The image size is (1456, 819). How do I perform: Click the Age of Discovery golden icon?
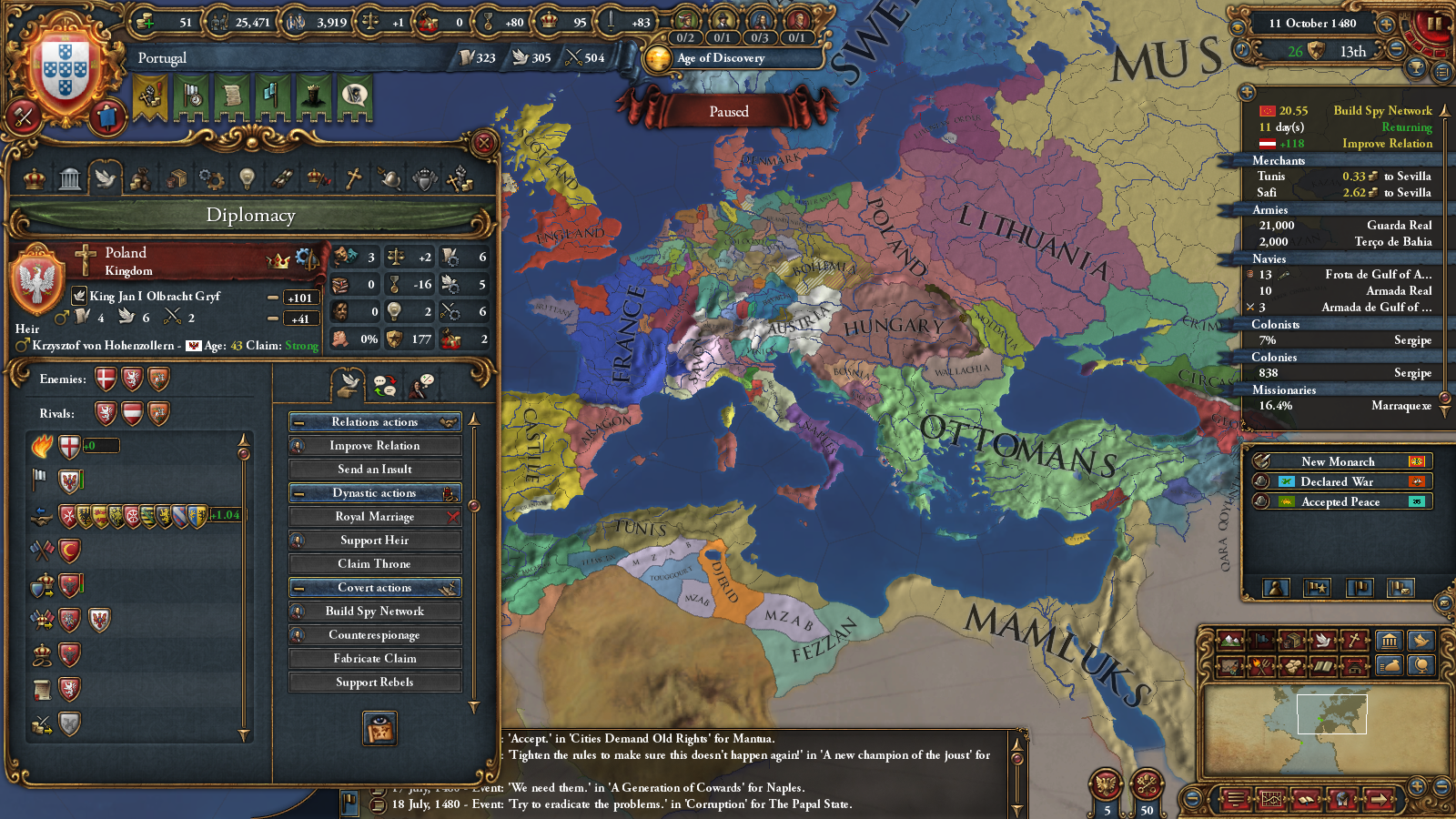pos(657,59)
